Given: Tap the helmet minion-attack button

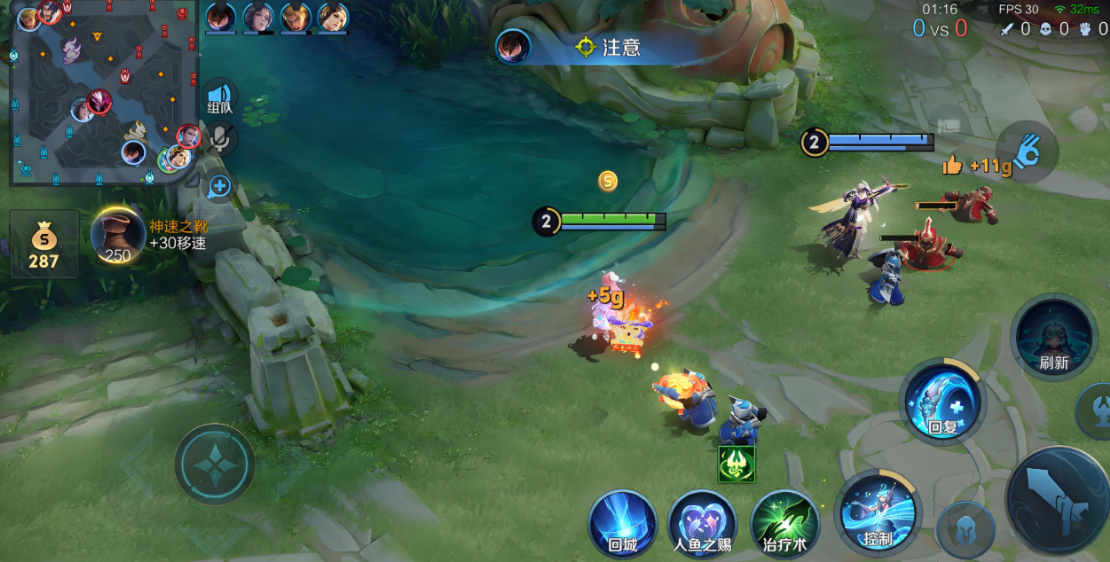Looking at the screenshot, I should coord(966,529).
